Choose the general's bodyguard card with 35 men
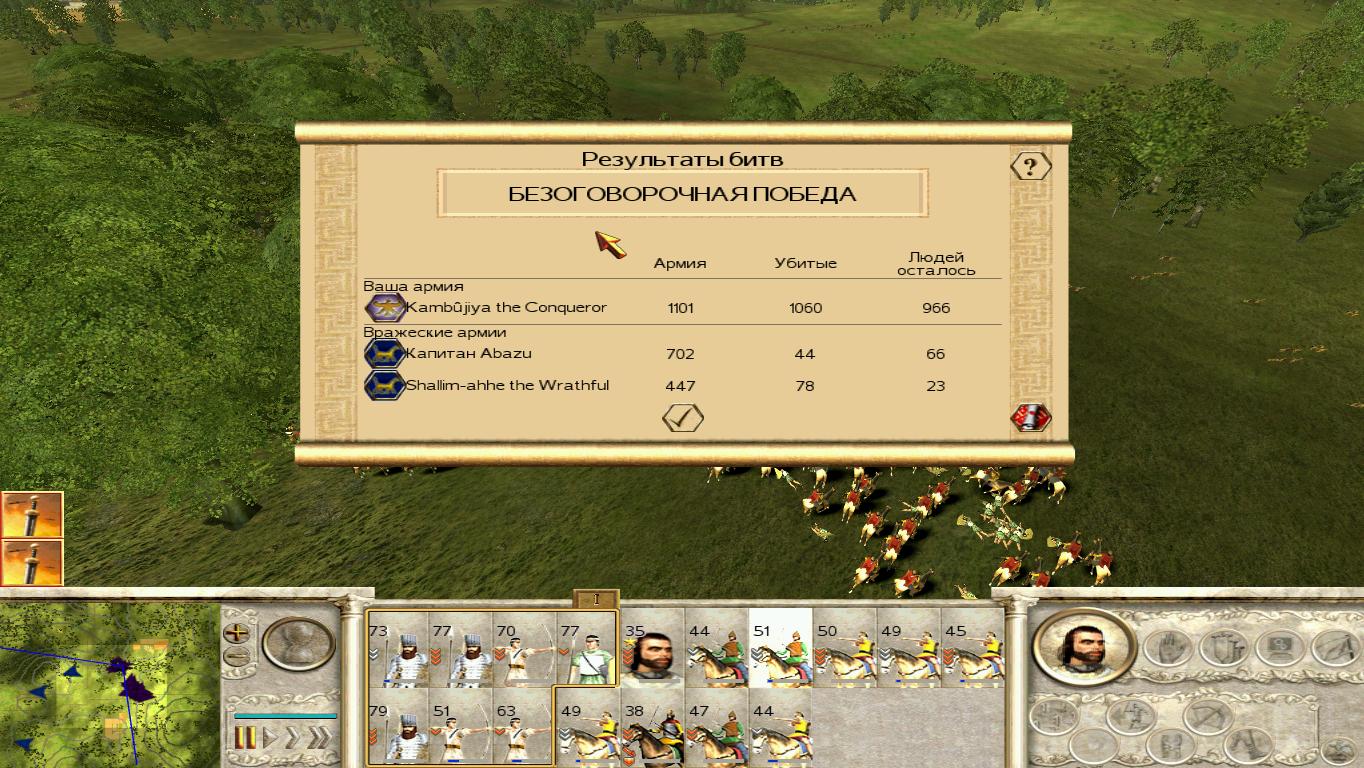1364x768 pixels. (652, 652)
